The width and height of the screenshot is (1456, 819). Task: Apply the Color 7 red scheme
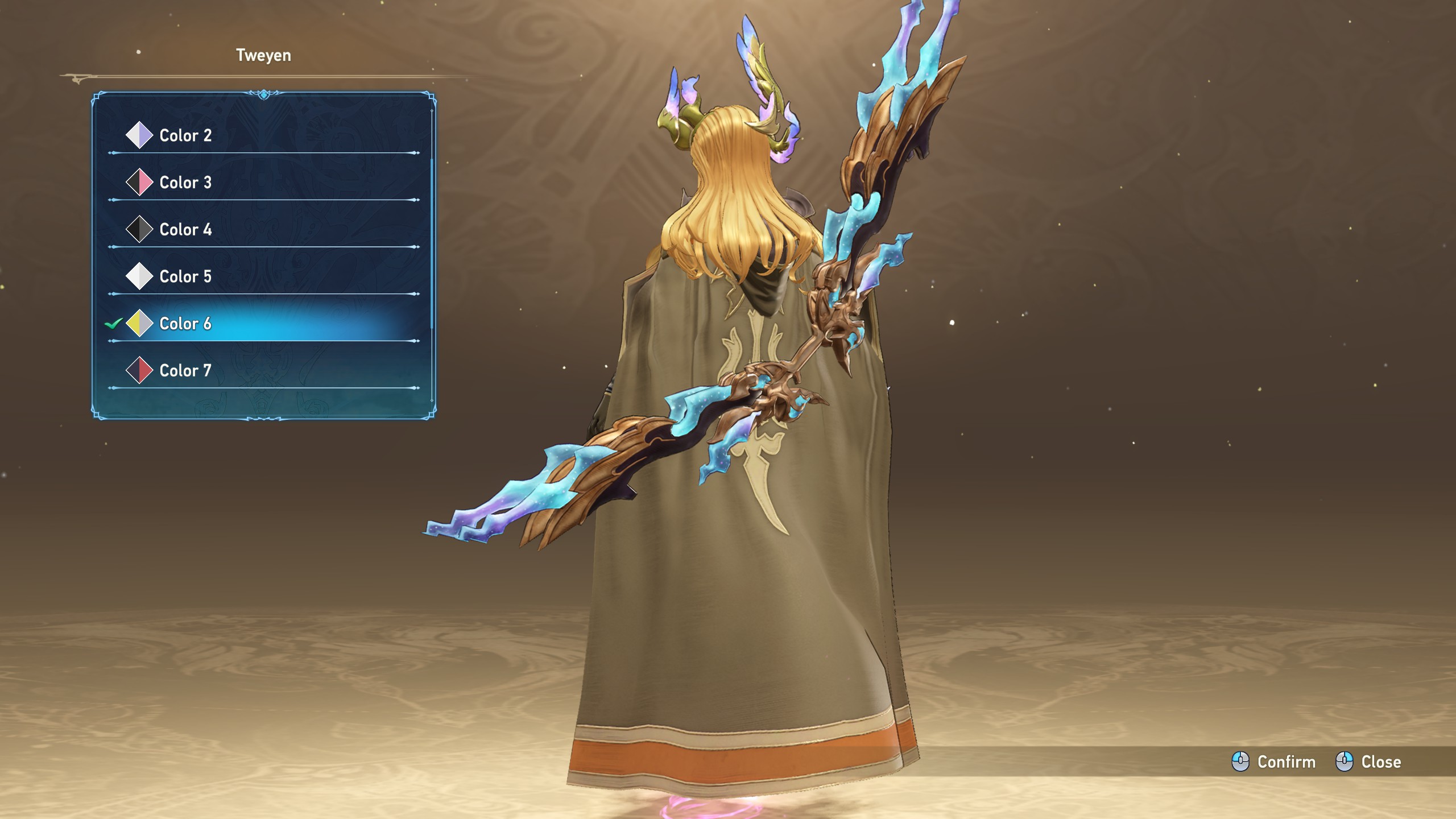tap(185, 371)
